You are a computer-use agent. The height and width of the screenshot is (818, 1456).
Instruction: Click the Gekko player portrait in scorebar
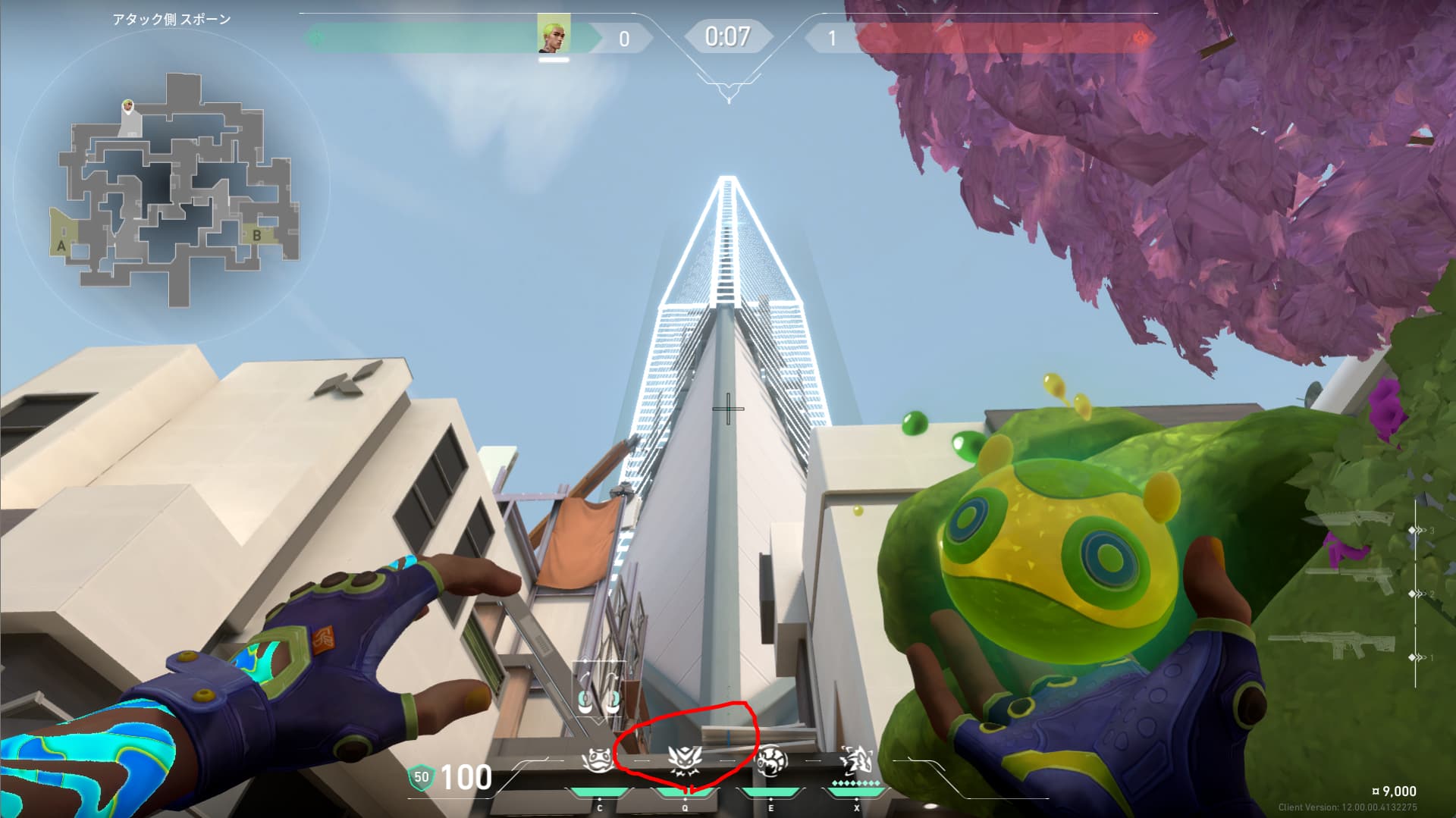(x=554, y=35)
